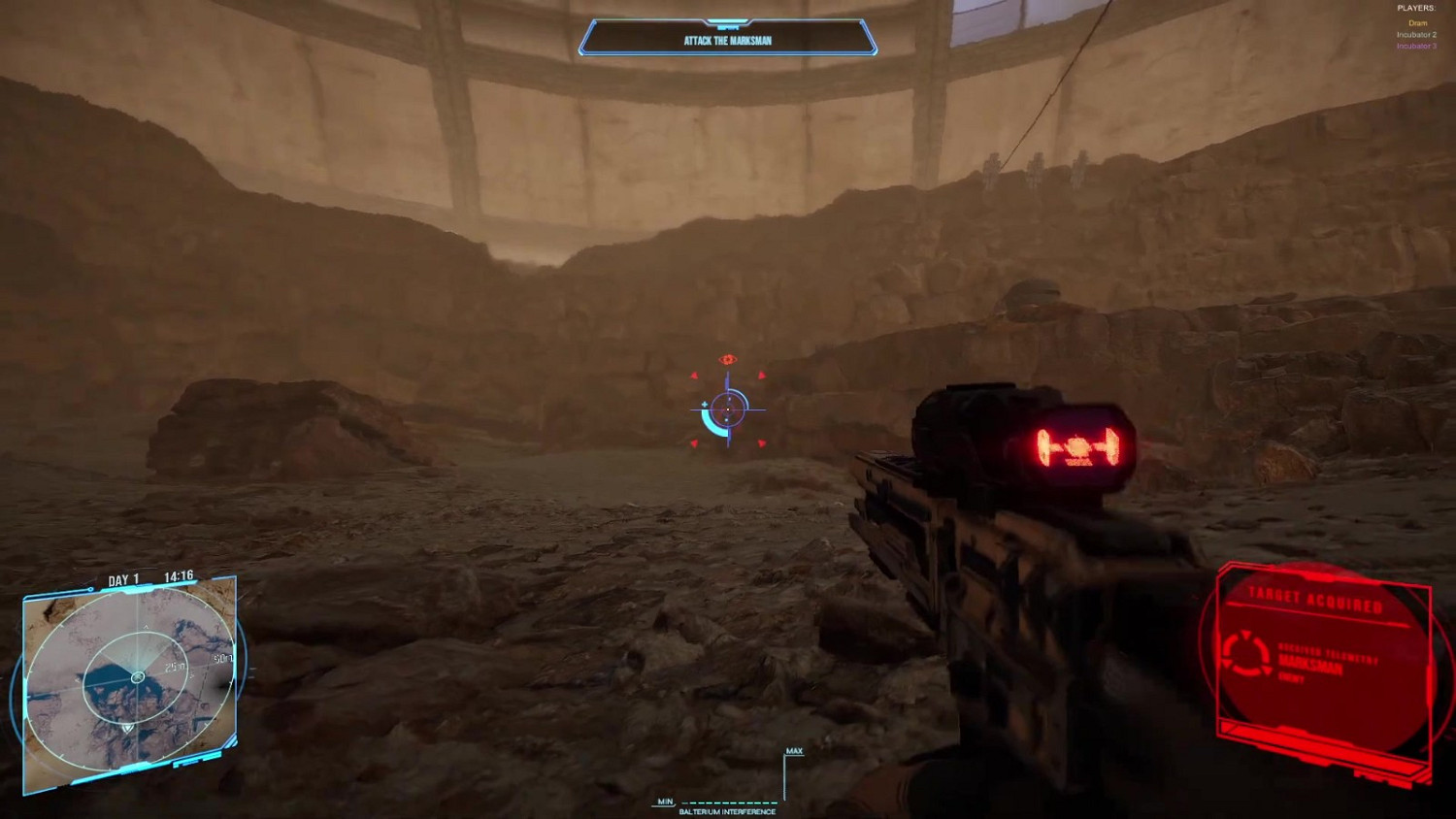Select the left red threat arrow near crosshair
Screen dimensions: 1456x819
coord(695,376)
